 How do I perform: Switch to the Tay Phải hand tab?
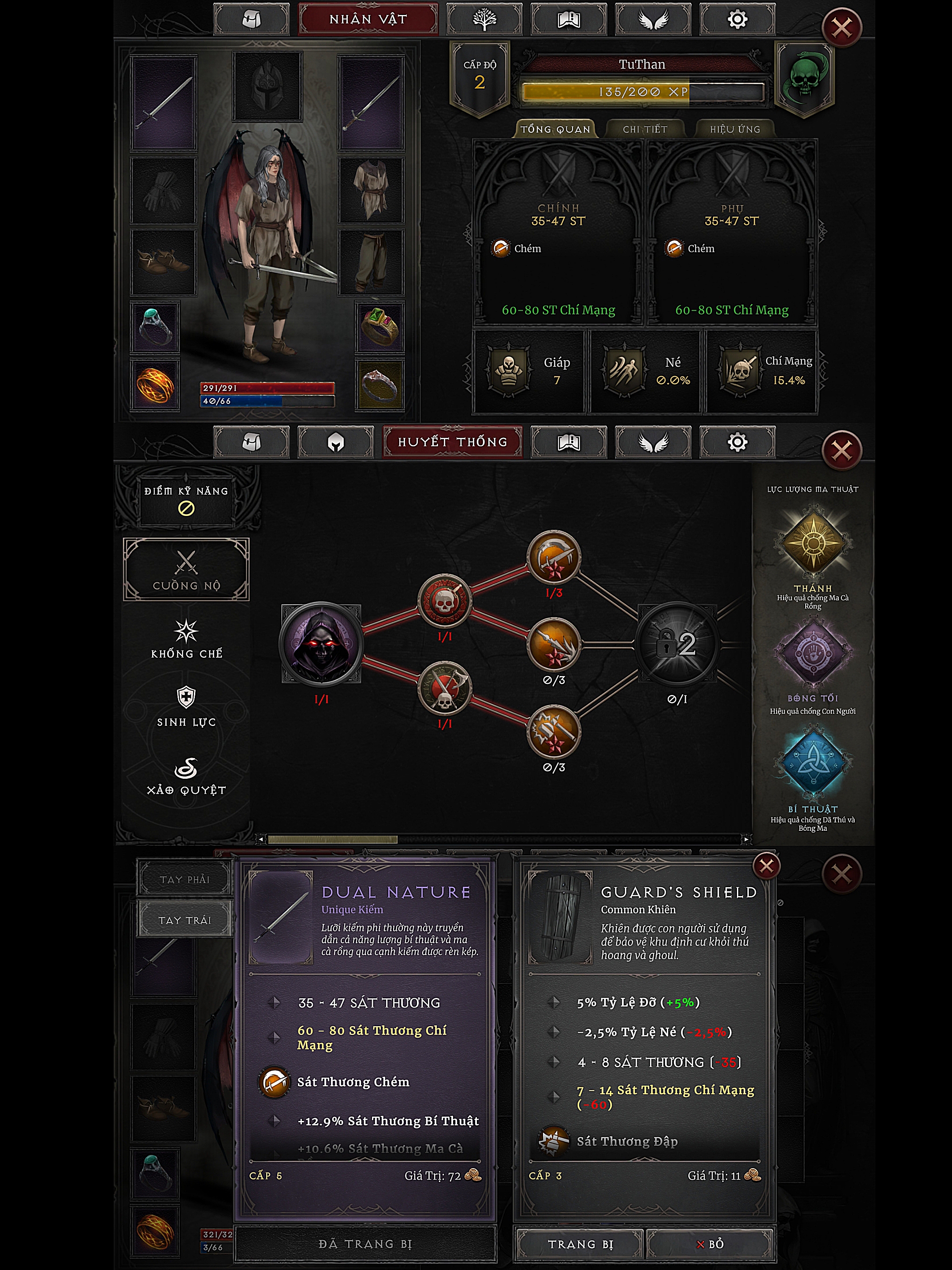(185, 879)
